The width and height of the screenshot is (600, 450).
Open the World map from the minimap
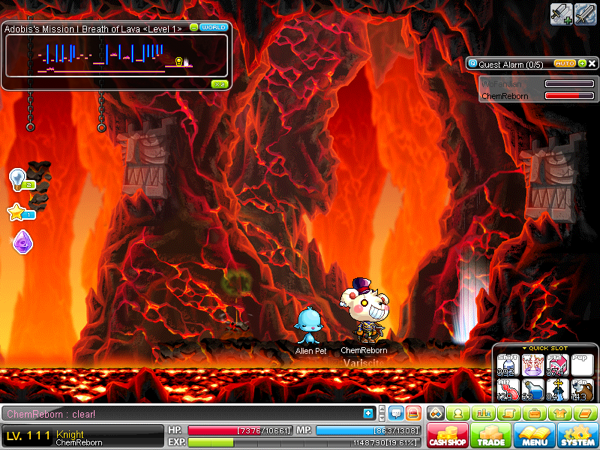coord(212,28)
